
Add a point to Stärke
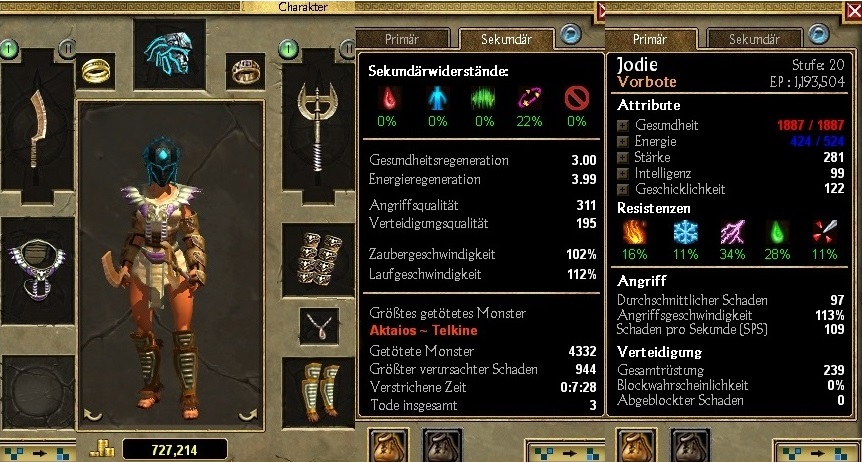click(x=623, y=157)
